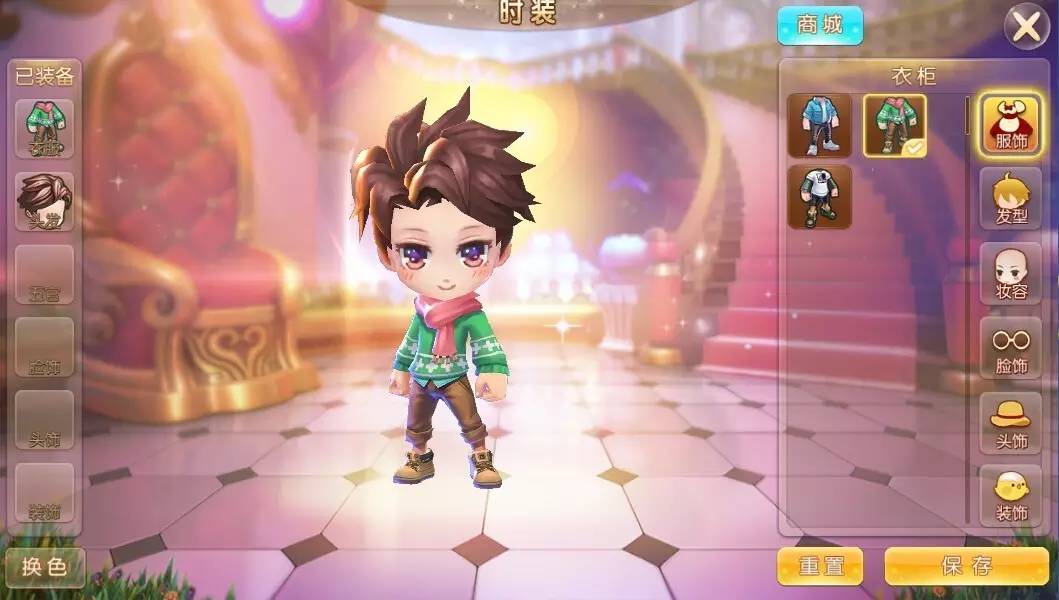This screenshot has height=600, width=1059.
Task: Select the green sweater outfit with checkmark
Action: [x=894, y=126]
